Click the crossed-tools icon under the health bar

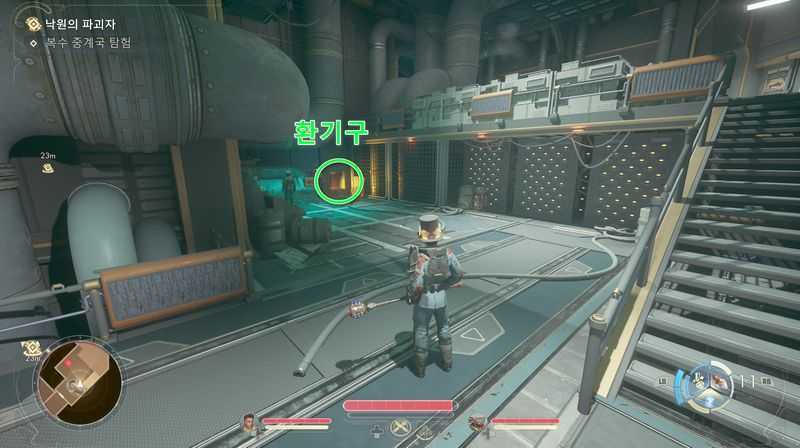pos(401,430)
